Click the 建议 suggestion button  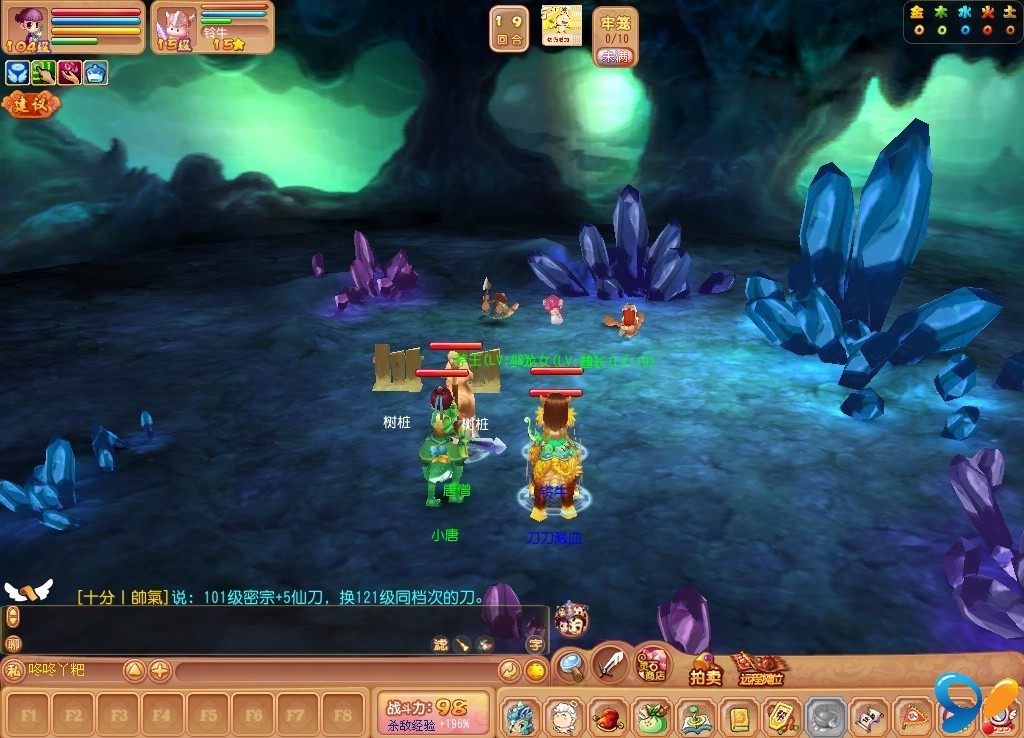tap(30, 103)
